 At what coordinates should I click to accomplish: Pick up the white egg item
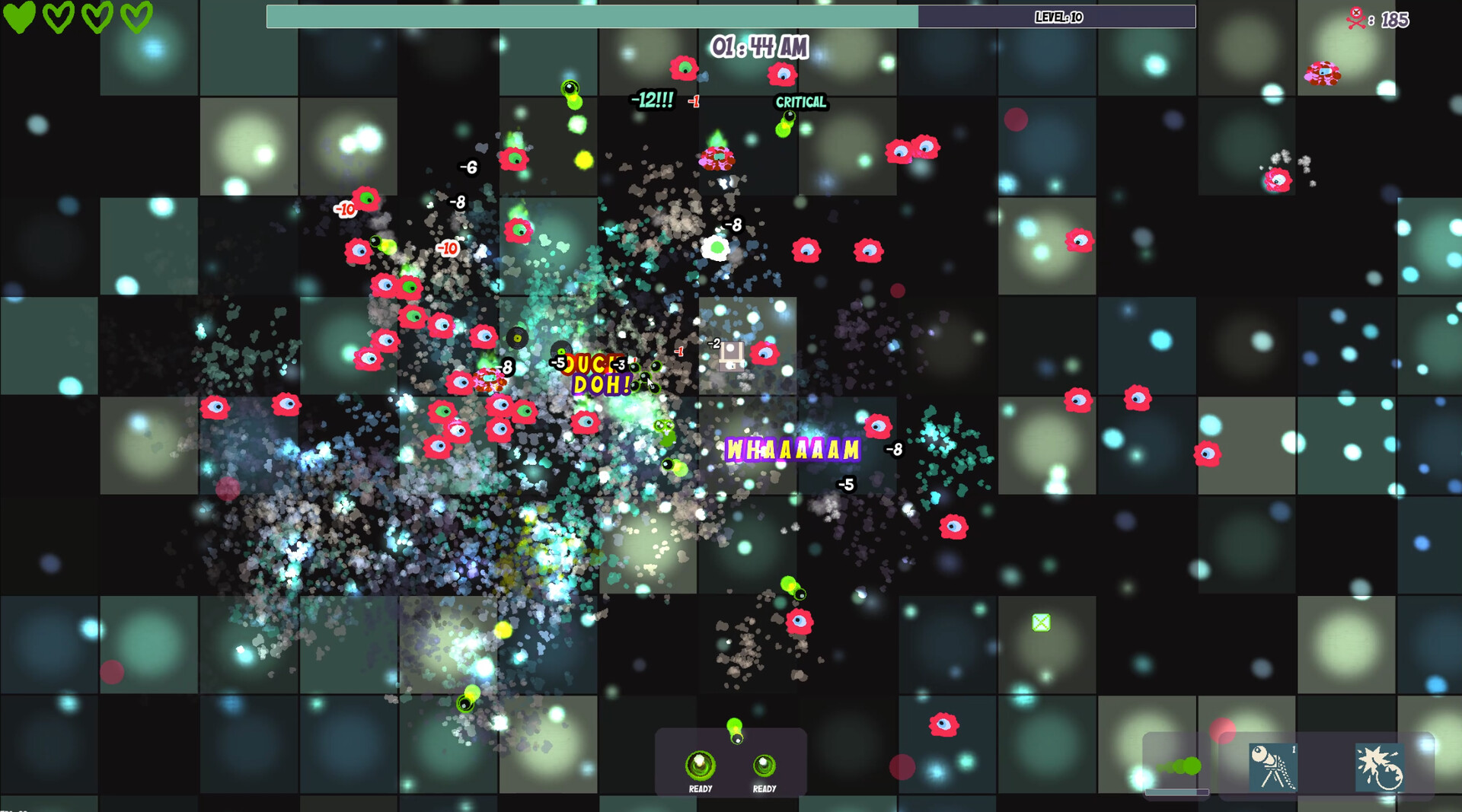(714, 248)
